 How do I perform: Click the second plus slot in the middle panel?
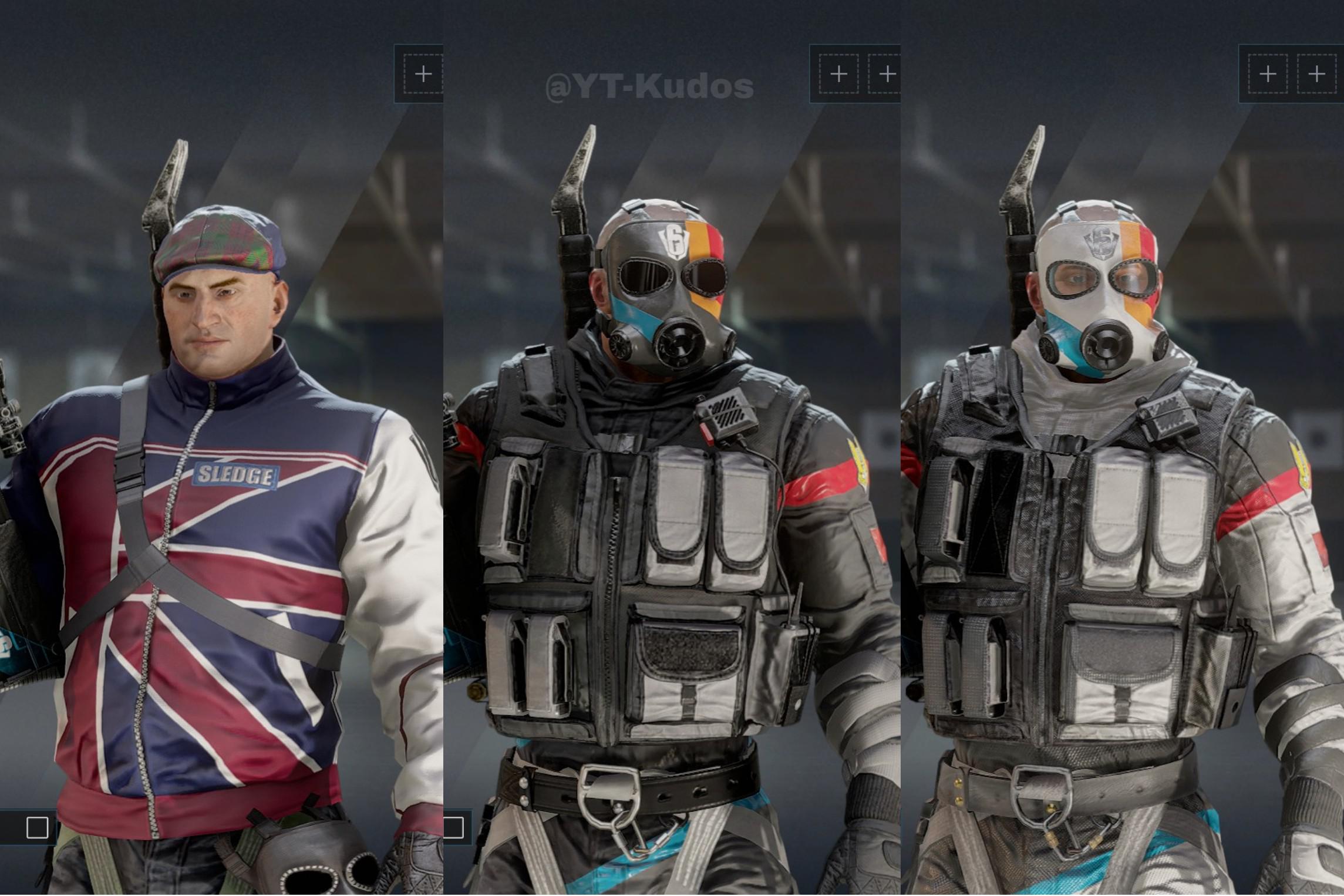[x=888, y=73]
